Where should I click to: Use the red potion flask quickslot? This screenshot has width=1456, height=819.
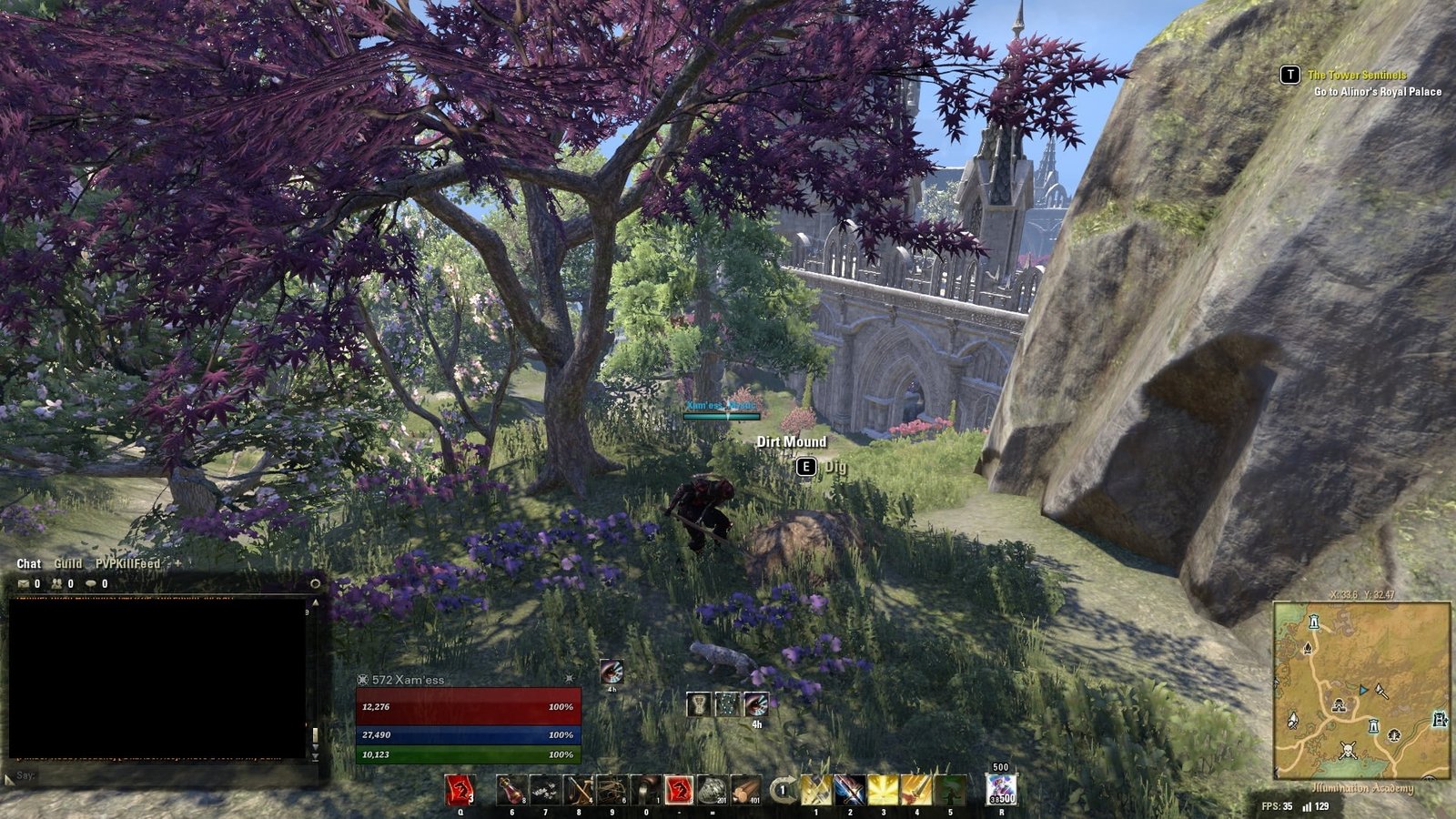(x=512, y=790)
